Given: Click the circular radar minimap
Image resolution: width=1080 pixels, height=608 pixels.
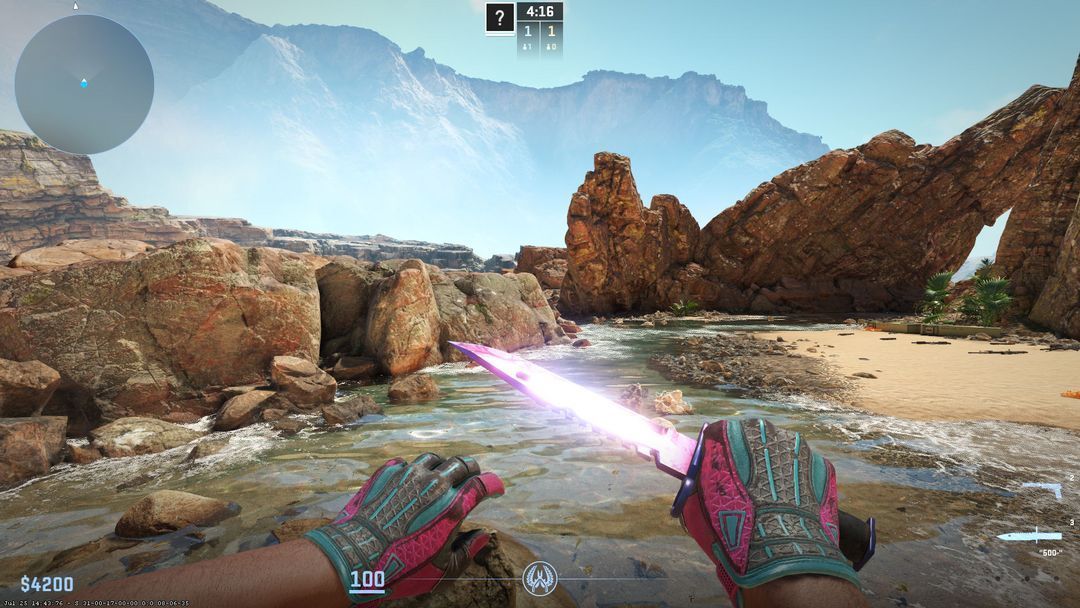Looking at the screenshot, I should [x=84, y=84].
